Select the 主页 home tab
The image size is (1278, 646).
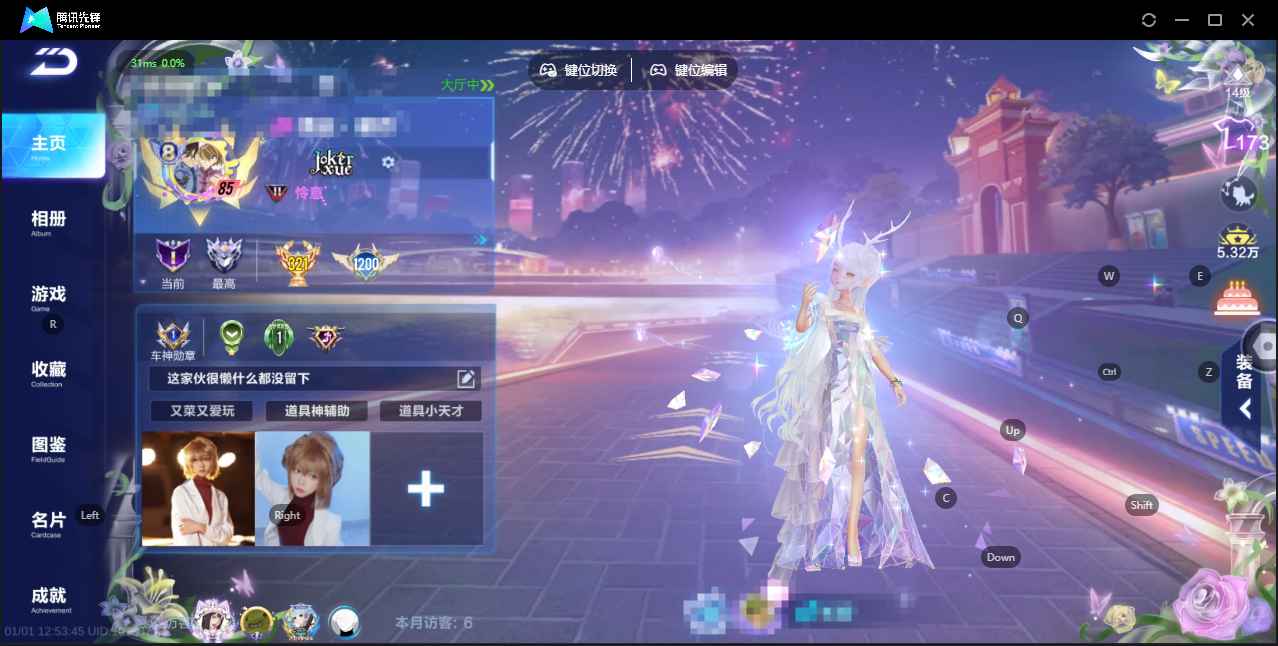pyautogui.click(x=52, y=145)
